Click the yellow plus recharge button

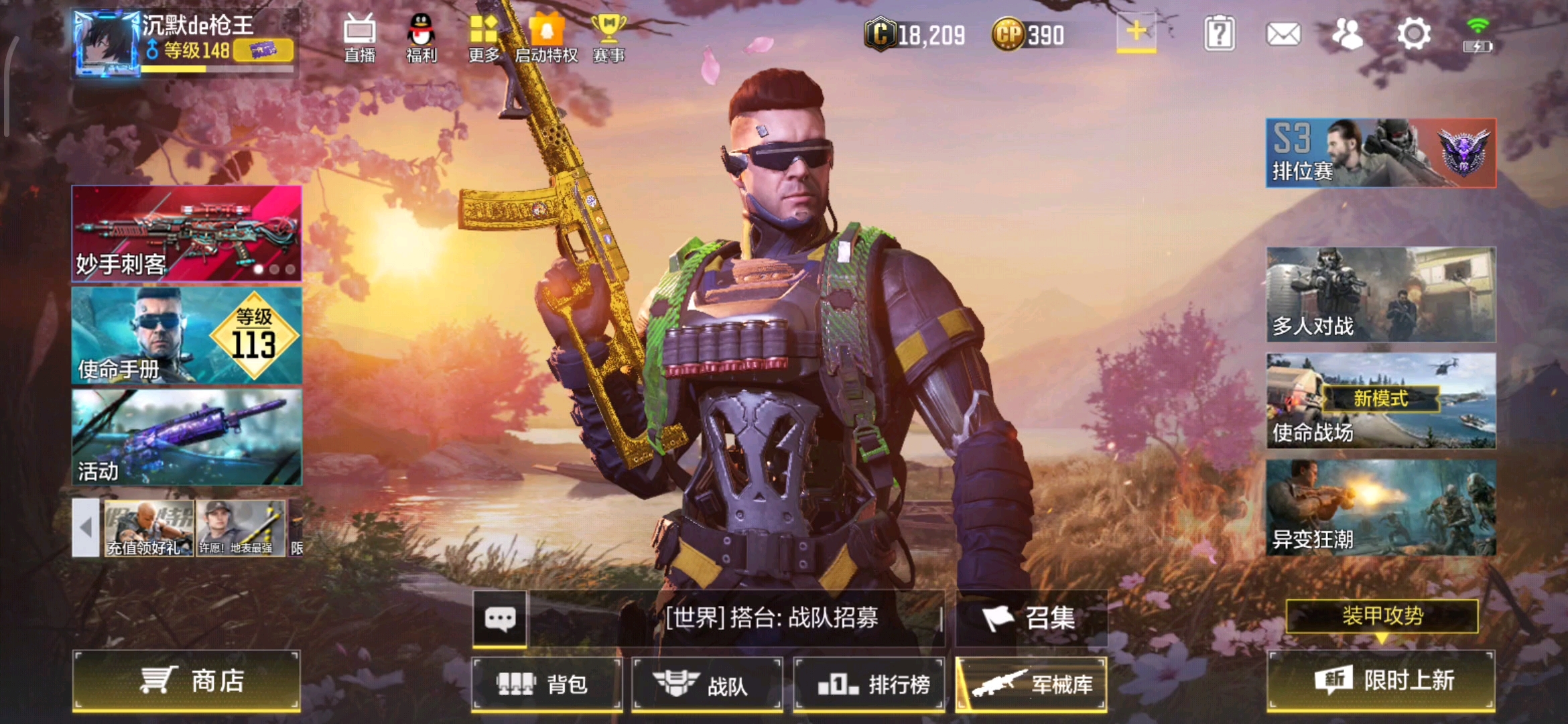pyautogui.click(x=1135, y=32)
